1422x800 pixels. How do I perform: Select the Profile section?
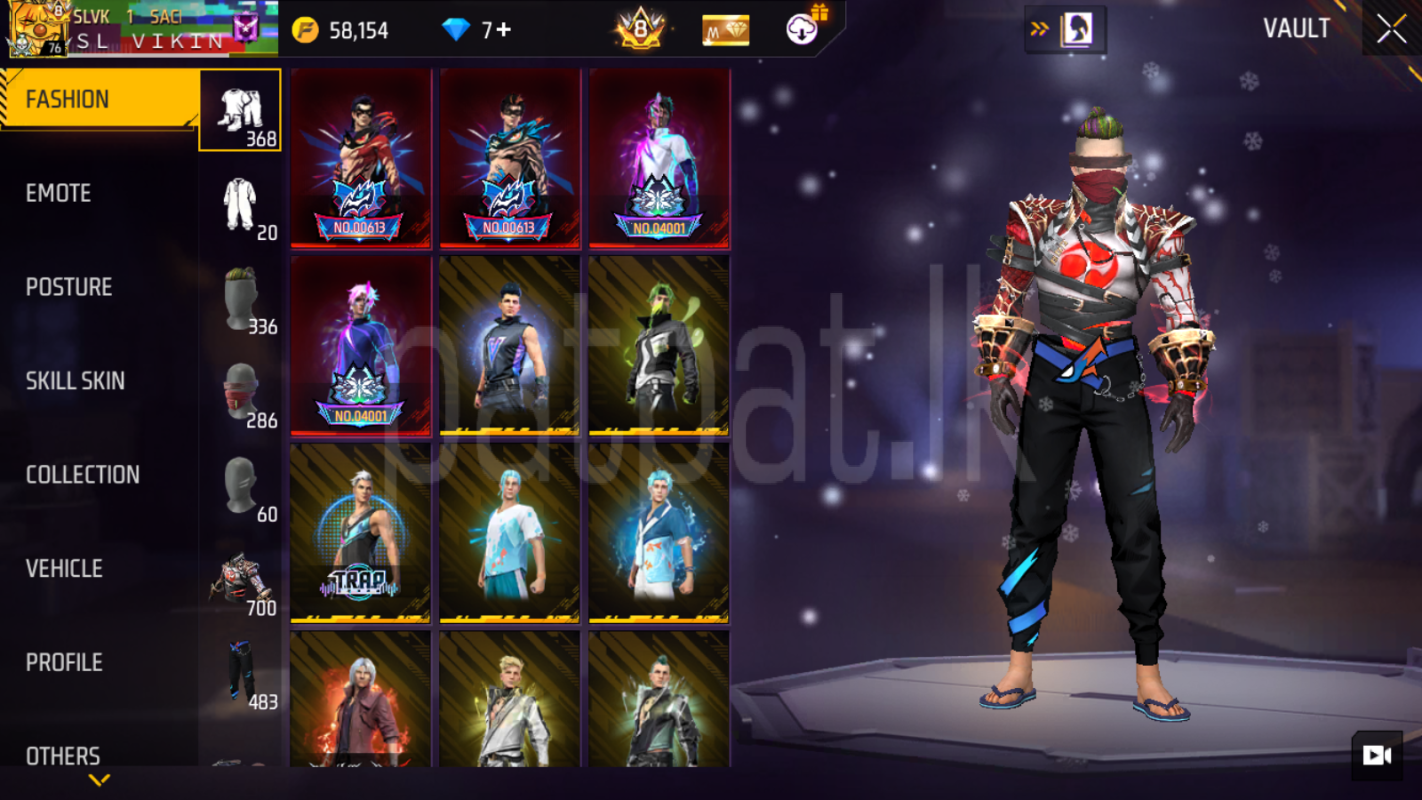tap(64, 663)
